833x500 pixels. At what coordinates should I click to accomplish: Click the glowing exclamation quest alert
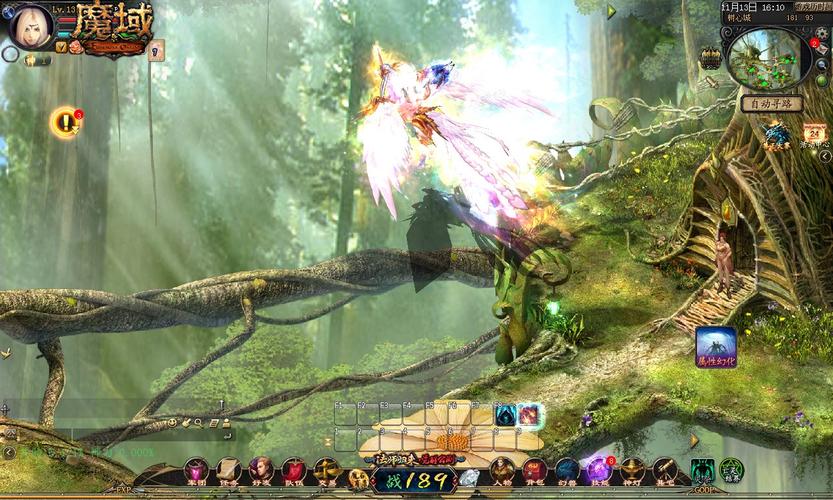[x=66, y=123]
